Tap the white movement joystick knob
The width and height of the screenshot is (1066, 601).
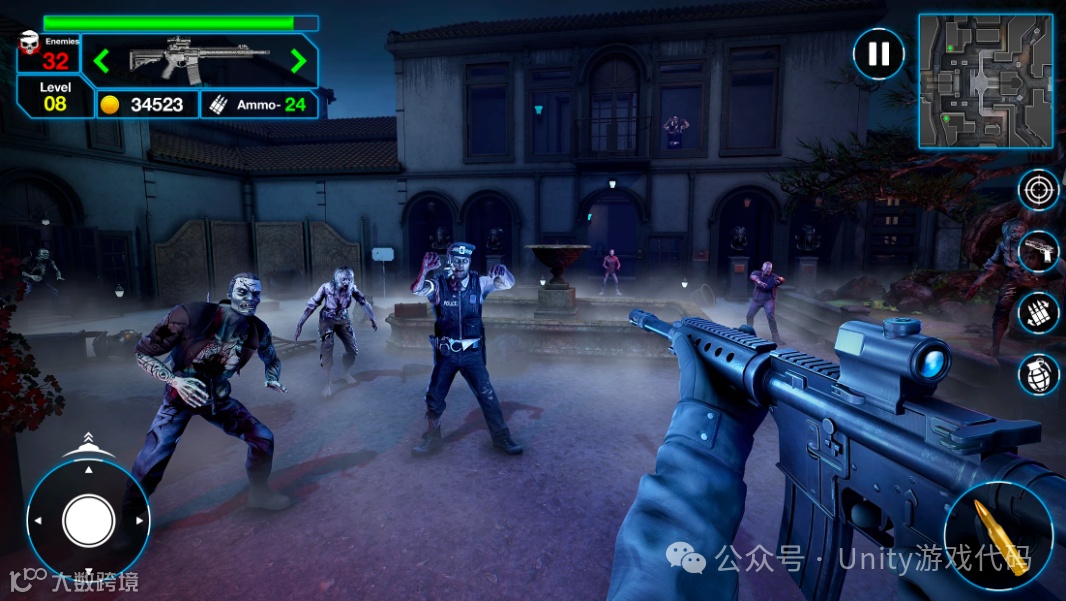tap(89, 520)
